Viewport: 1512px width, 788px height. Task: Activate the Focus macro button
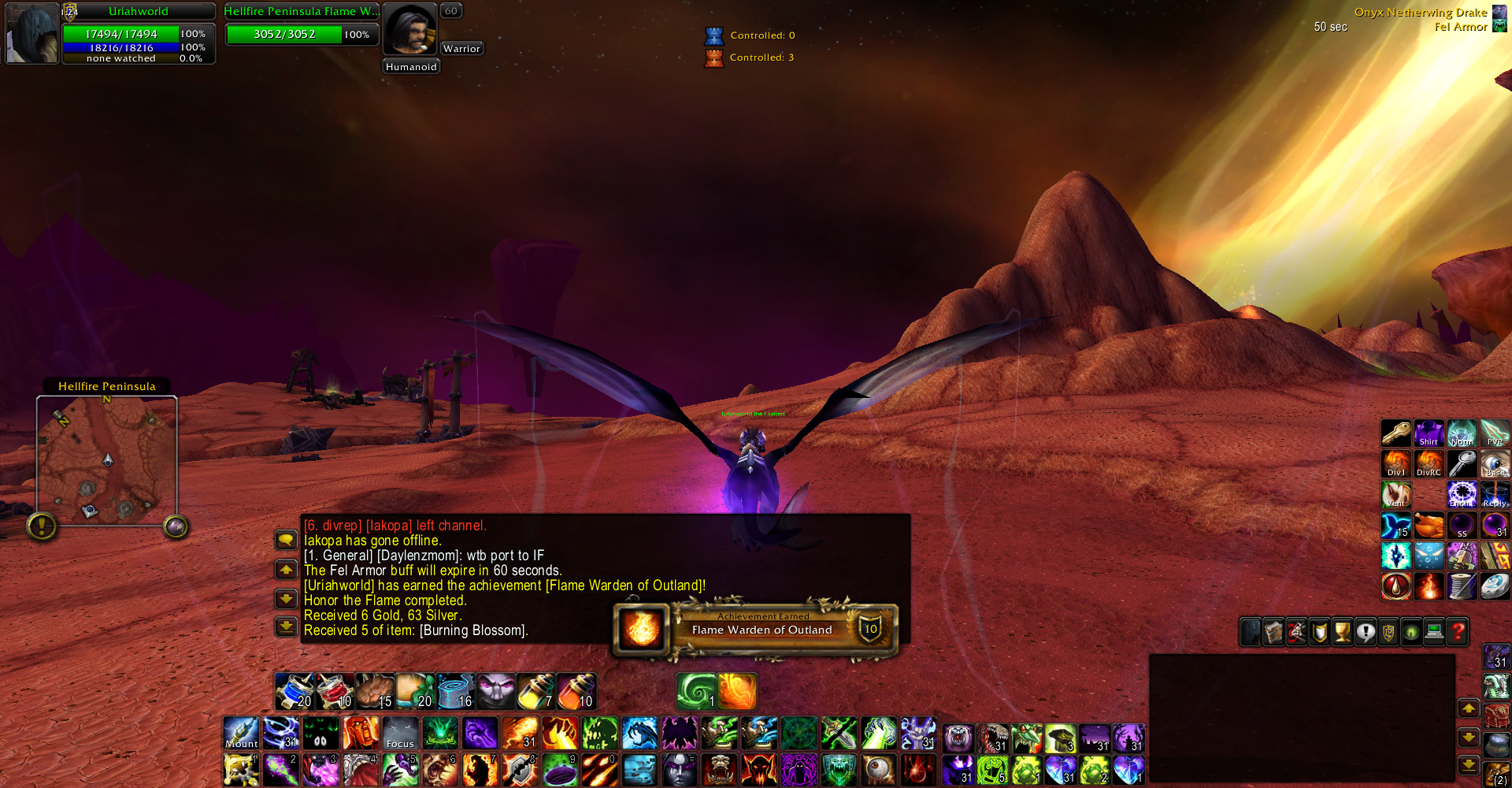[400, 733]
